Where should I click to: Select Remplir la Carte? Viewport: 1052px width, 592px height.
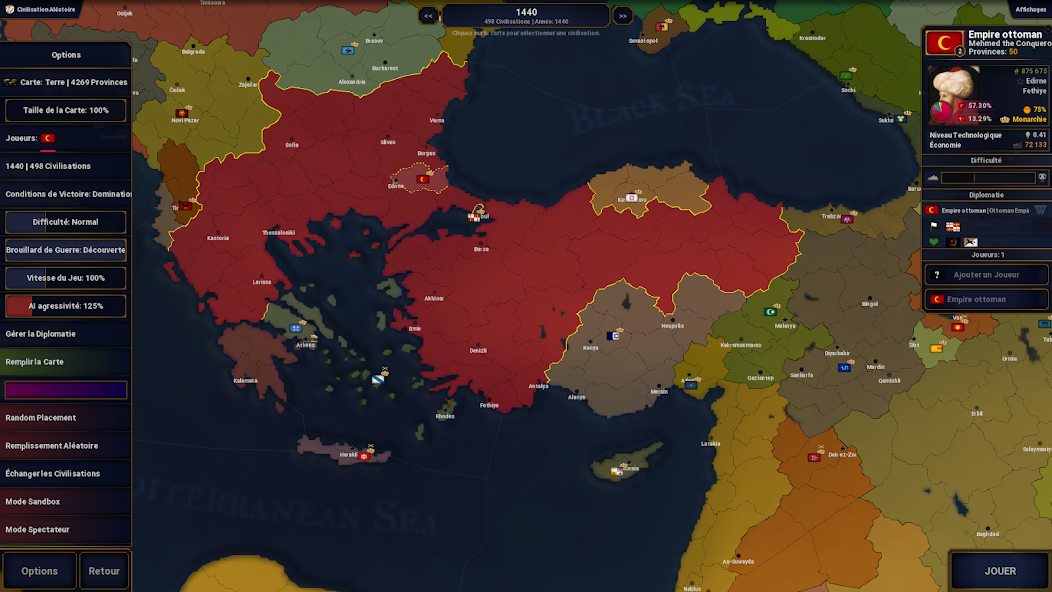click(66, 362)
